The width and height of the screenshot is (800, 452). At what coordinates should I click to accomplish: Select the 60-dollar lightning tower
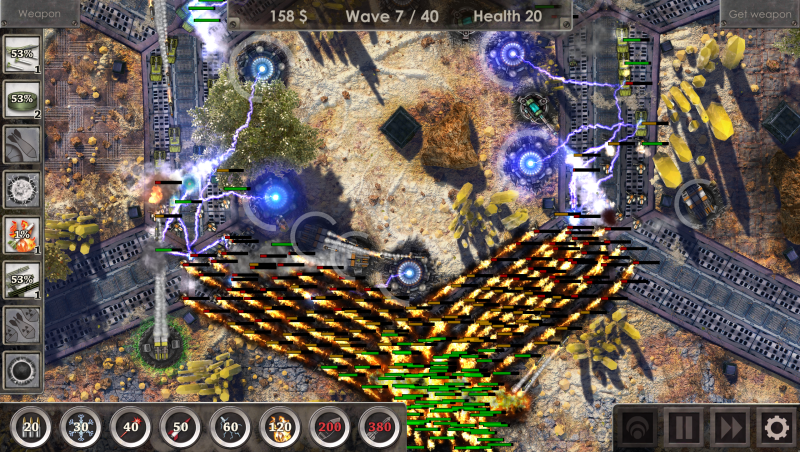pos(230,428)
